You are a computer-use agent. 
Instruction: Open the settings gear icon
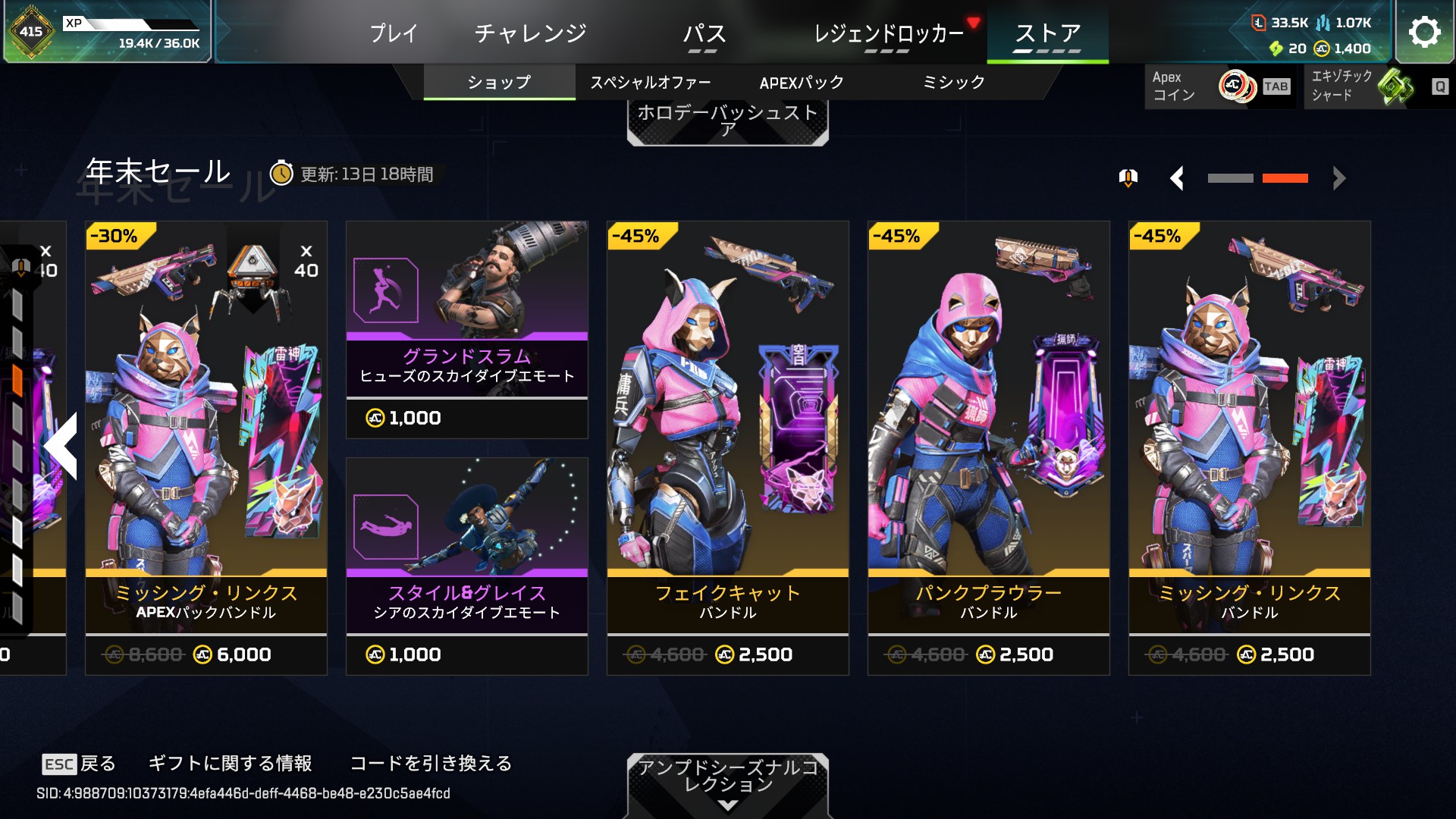click(1424, 32)
